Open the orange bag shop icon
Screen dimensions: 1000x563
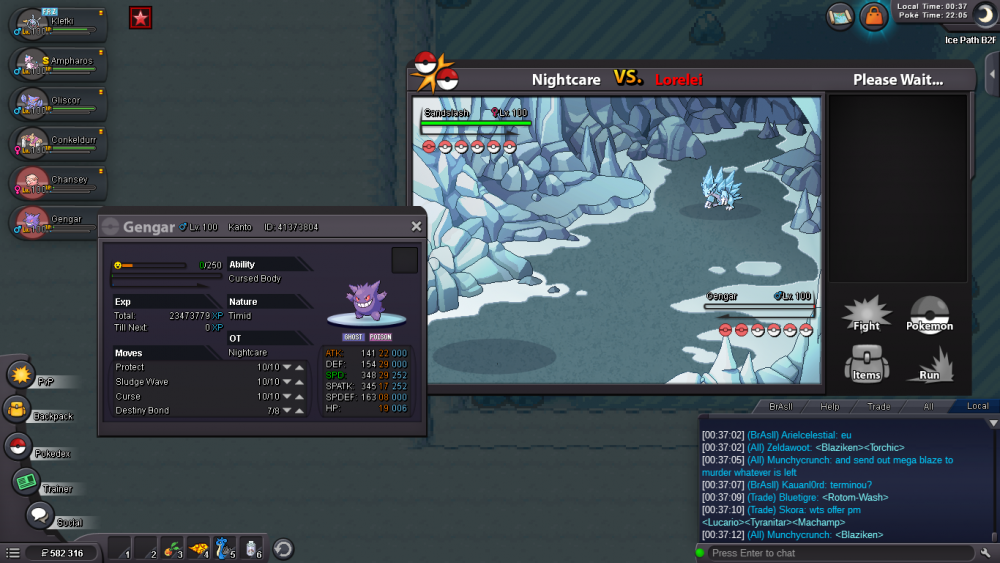[874, 16]
